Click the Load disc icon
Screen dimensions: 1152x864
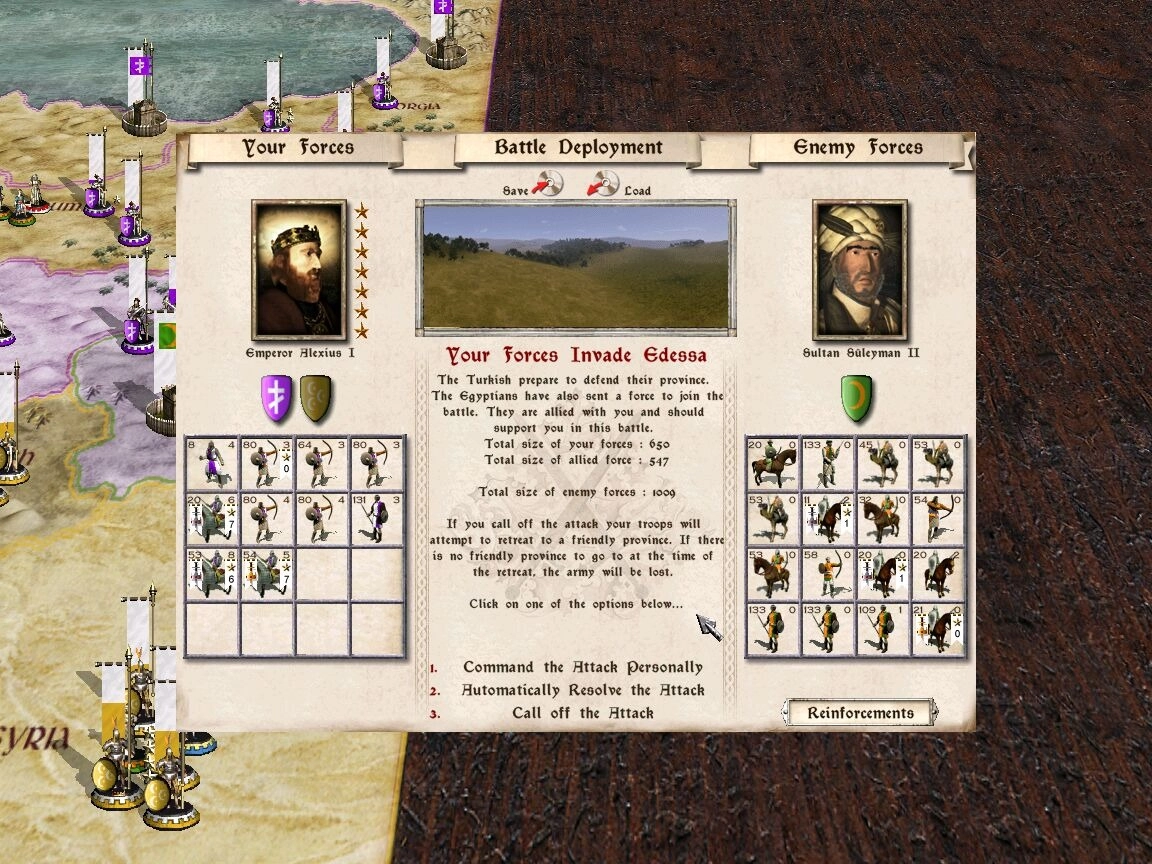(603, 184)
